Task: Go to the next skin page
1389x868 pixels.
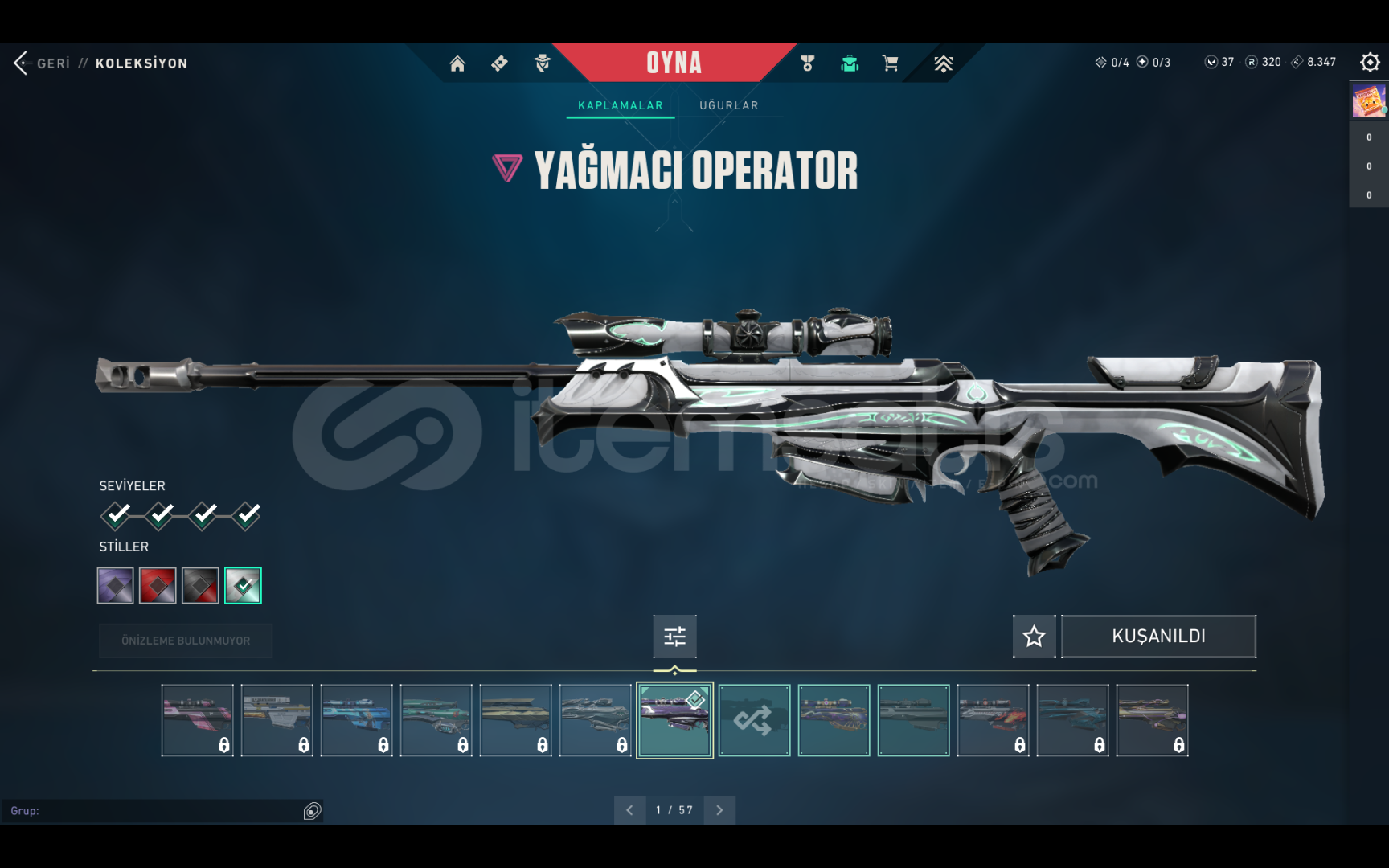Action: tap(719, 810)
